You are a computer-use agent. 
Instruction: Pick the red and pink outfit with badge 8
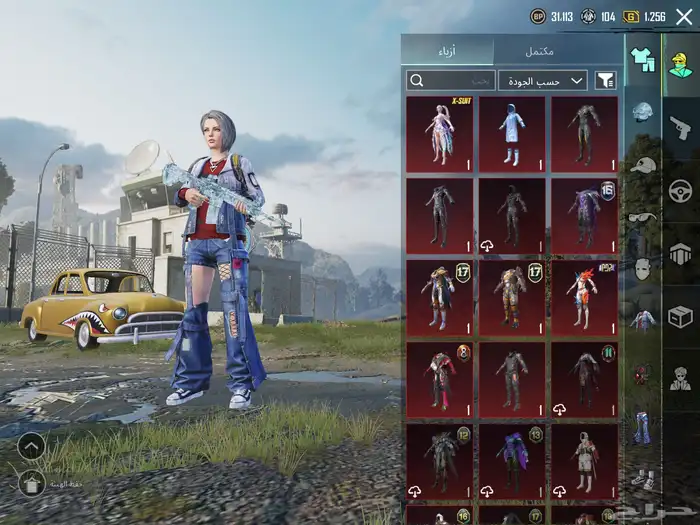coord(440,379)
